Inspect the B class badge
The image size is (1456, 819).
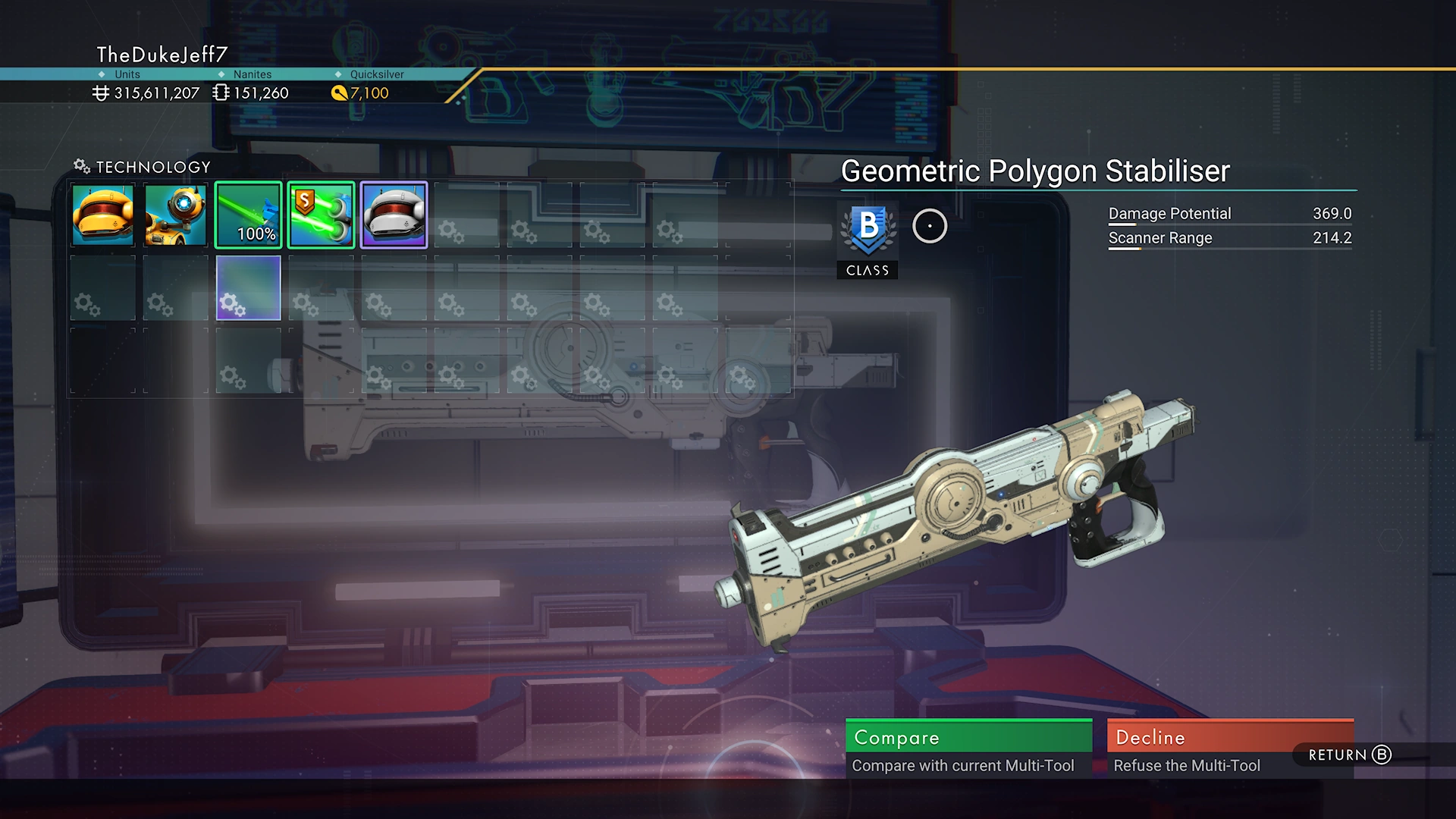point(868,230)
